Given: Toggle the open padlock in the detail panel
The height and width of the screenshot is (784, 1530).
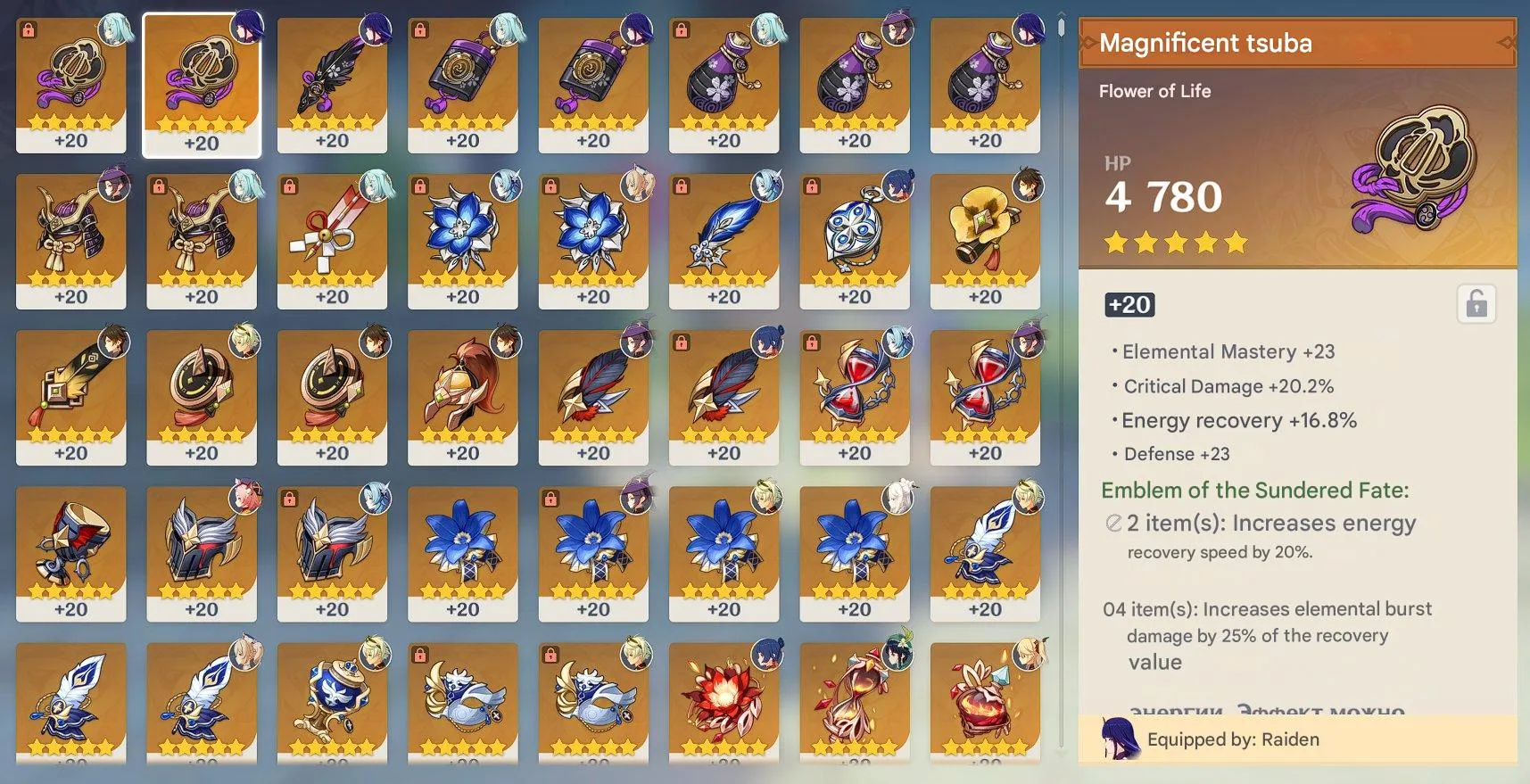Looking at the screenshot, I should 1476,303.
